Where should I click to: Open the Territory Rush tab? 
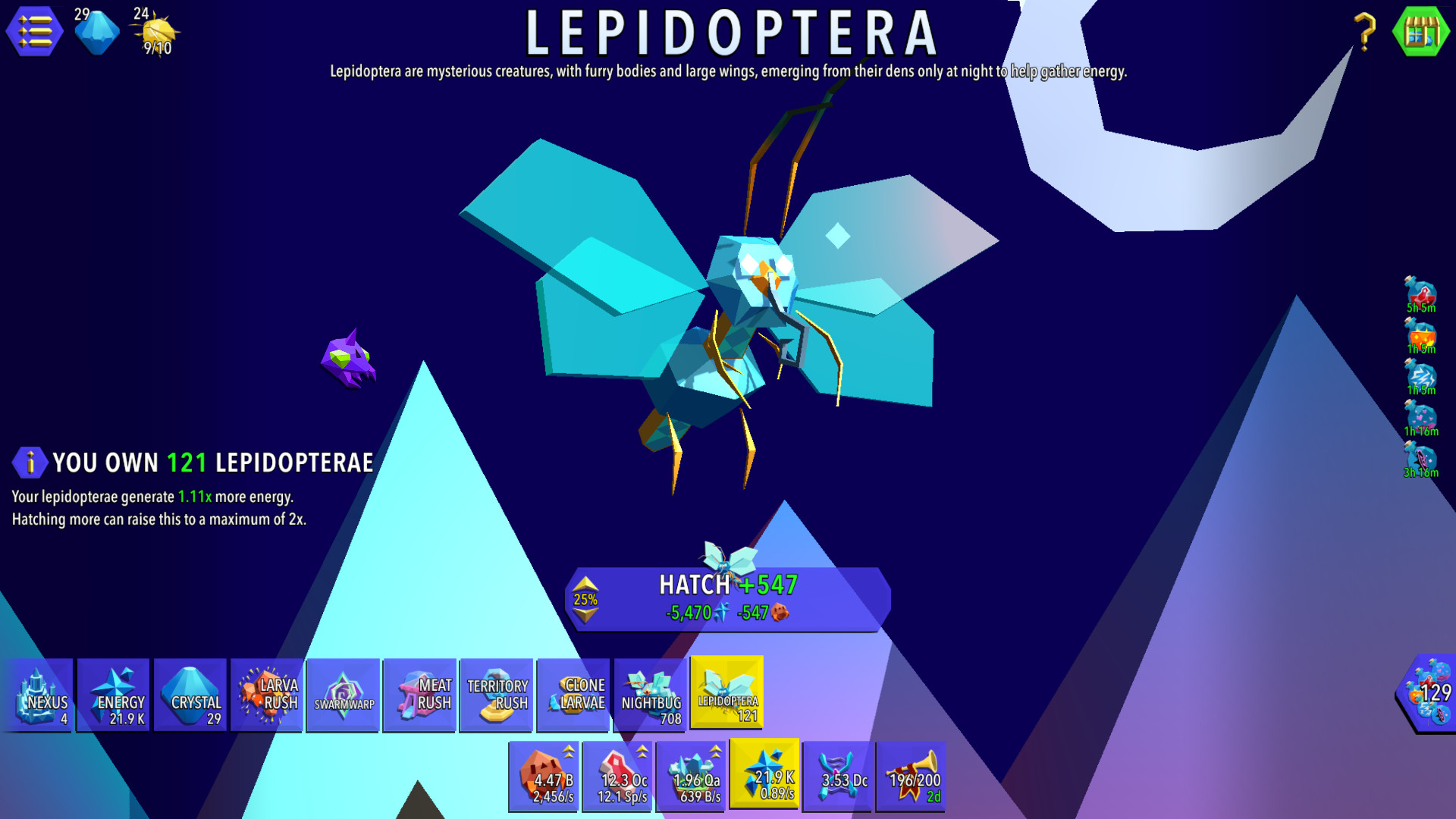[497, 694]
